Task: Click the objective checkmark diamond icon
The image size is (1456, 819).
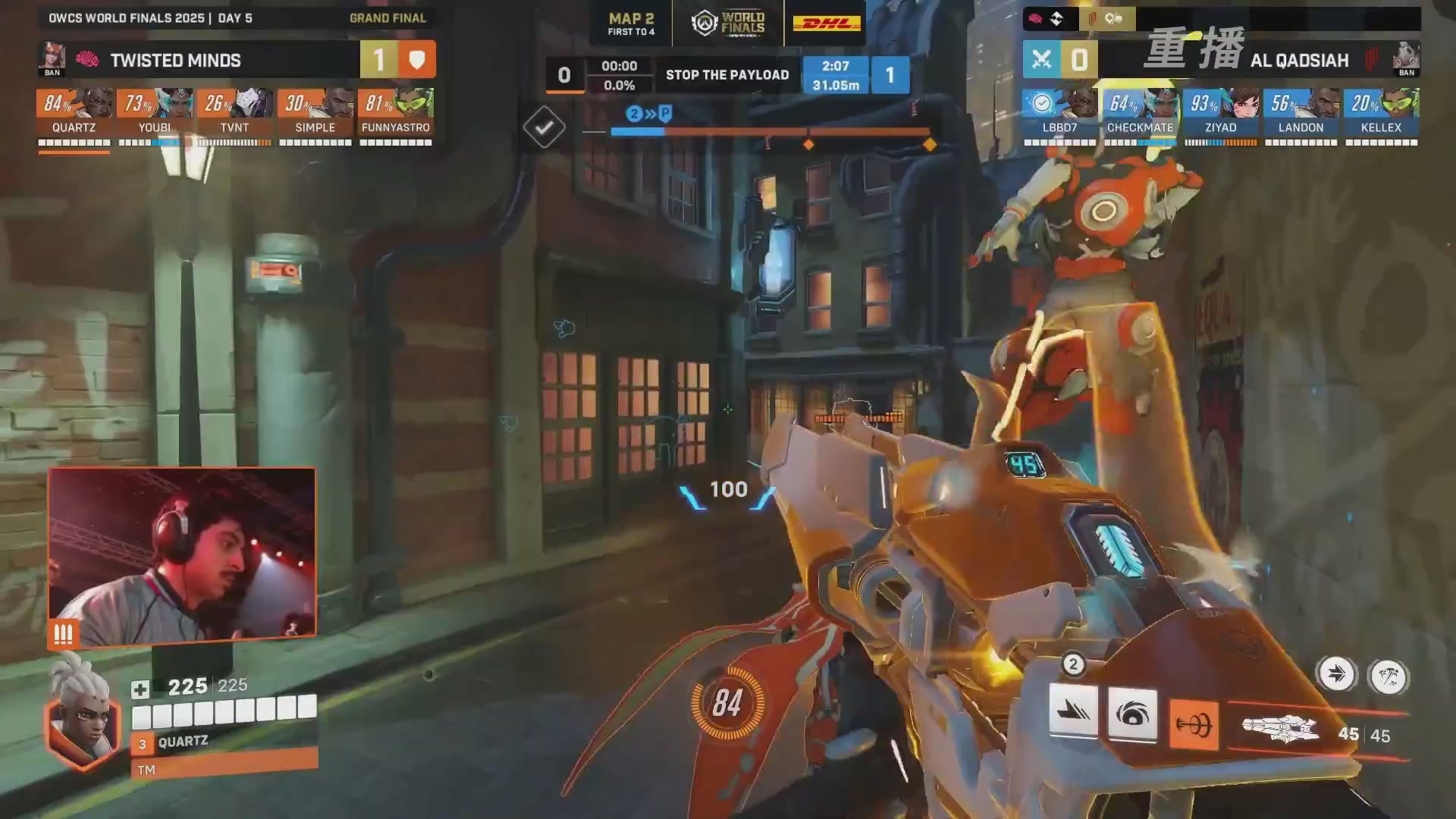Action: pos(544,127)
